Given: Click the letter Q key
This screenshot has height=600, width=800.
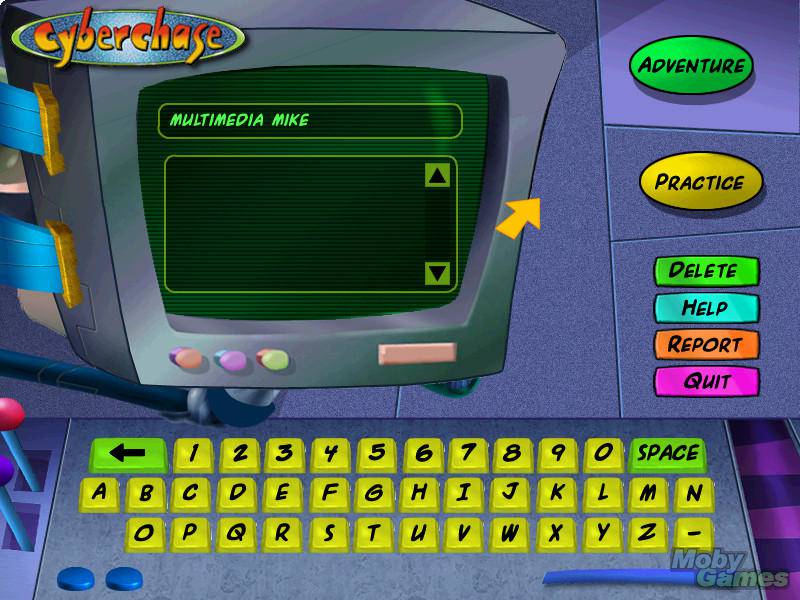Looking at the screenshot, I should (235, 531).
